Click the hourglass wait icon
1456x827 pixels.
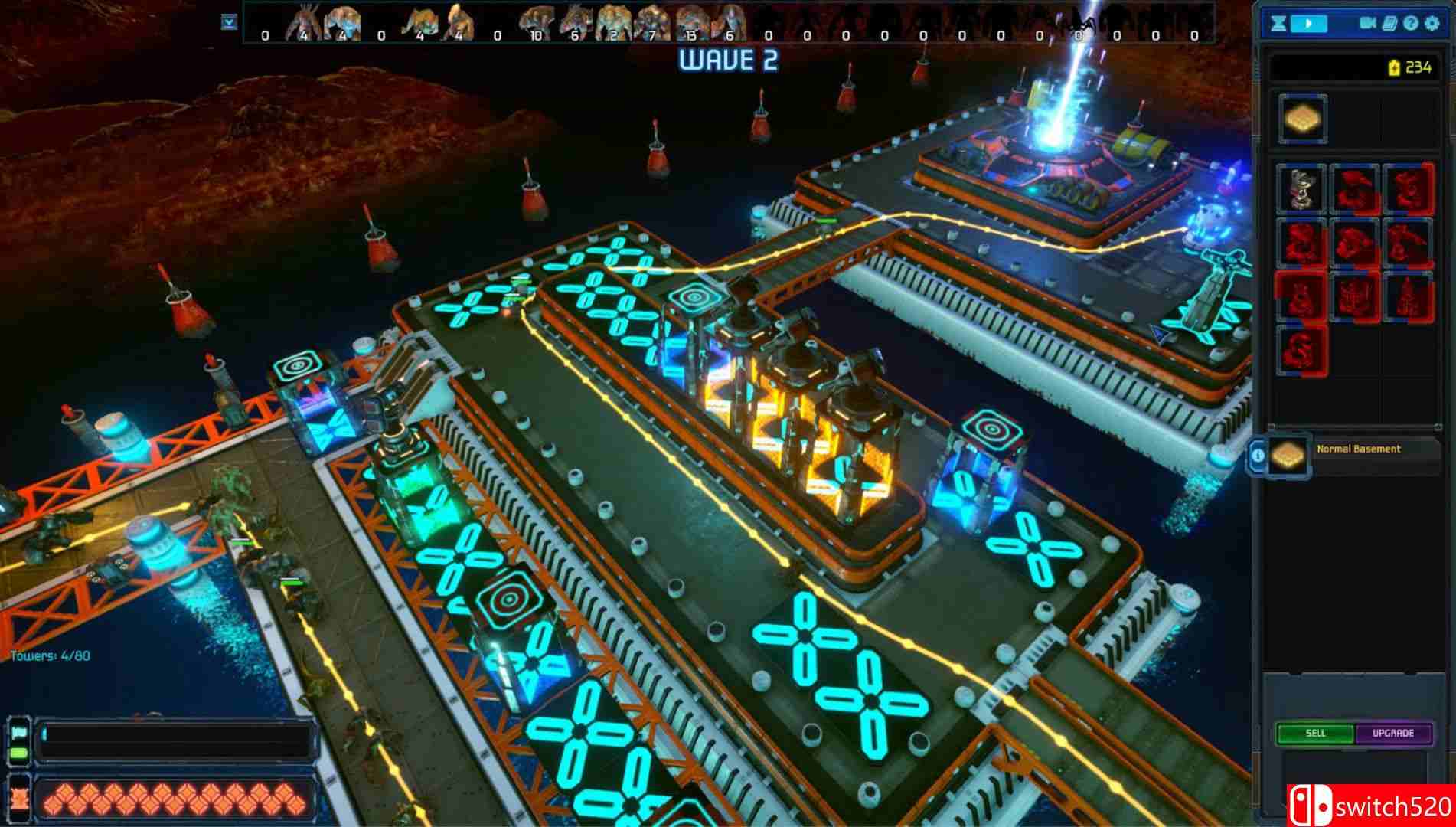(1277, 23)
